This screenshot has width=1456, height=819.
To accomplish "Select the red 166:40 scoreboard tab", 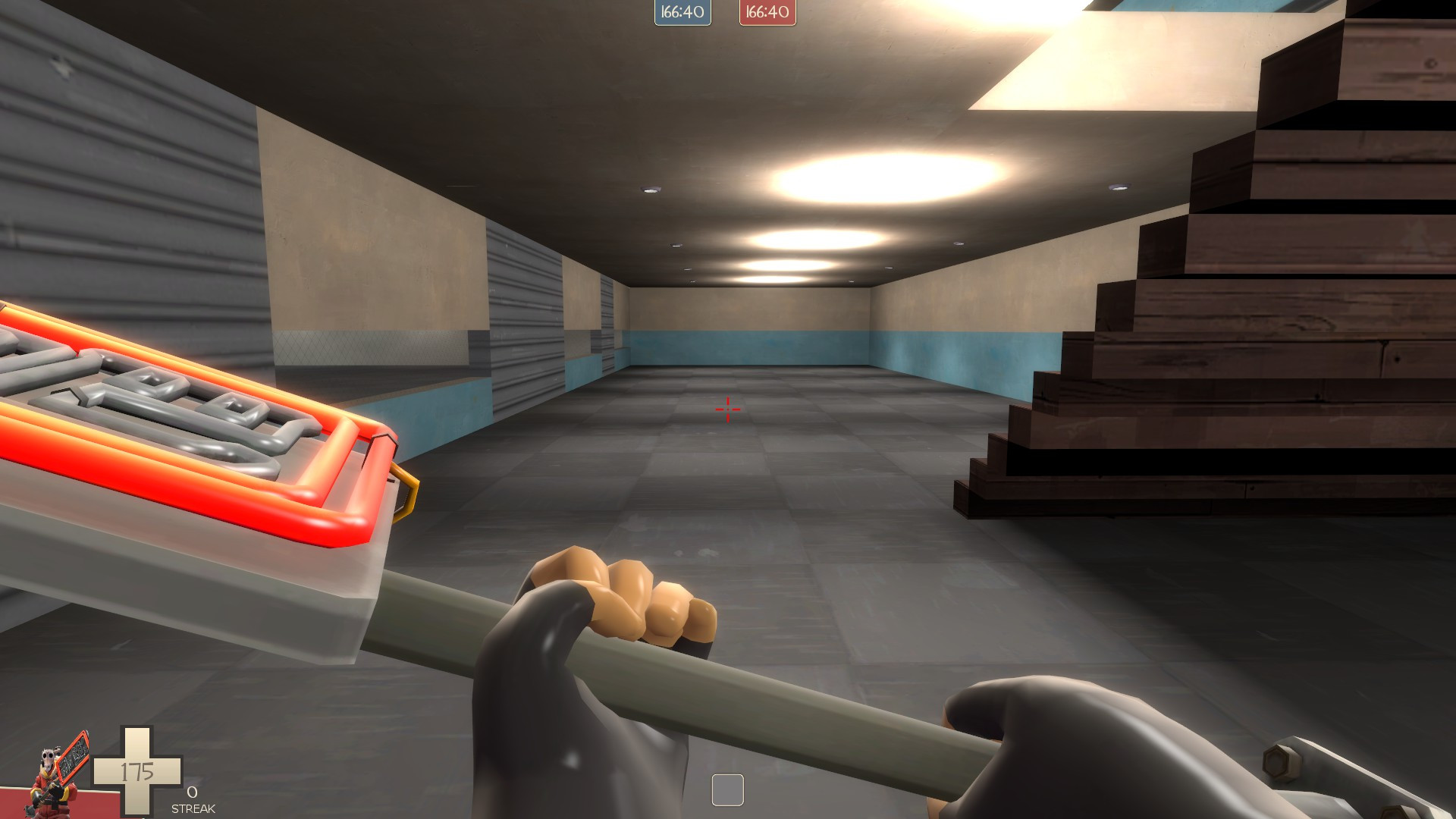I will pyautogui.click(x=766, y=12).
